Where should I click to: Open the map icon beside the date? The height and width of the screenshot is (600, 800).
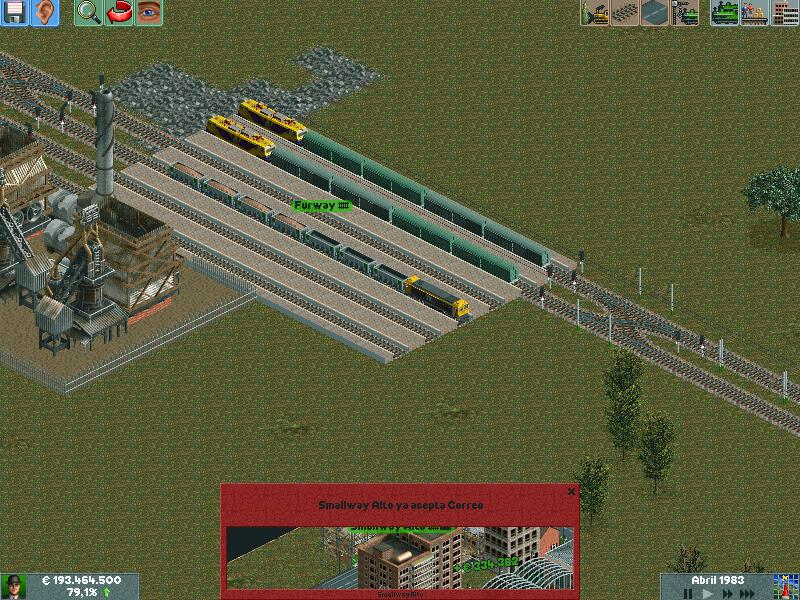783,586
